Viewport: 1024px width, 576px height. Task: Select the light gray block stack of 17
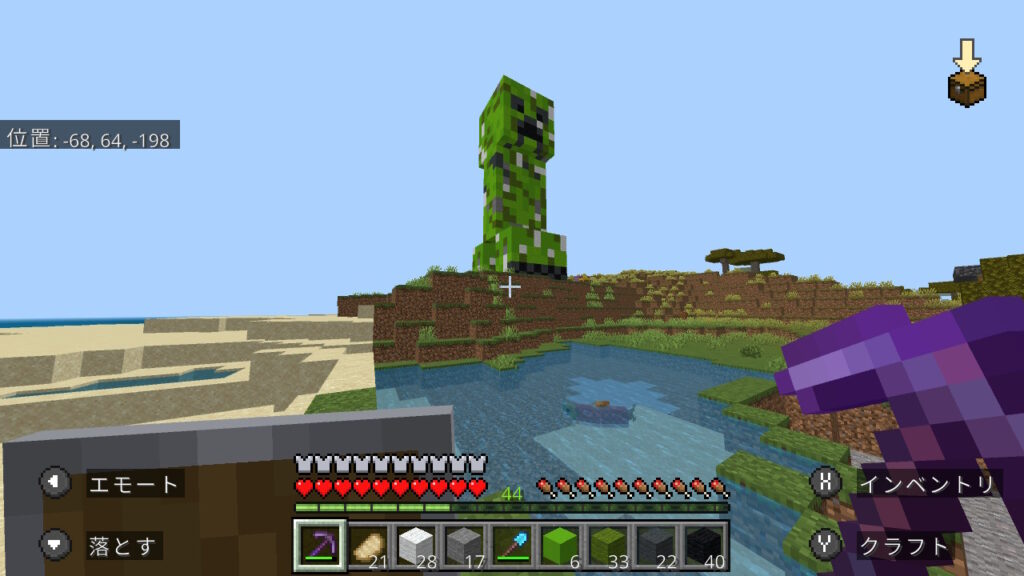pyautogui.click(x=463, y=546)
